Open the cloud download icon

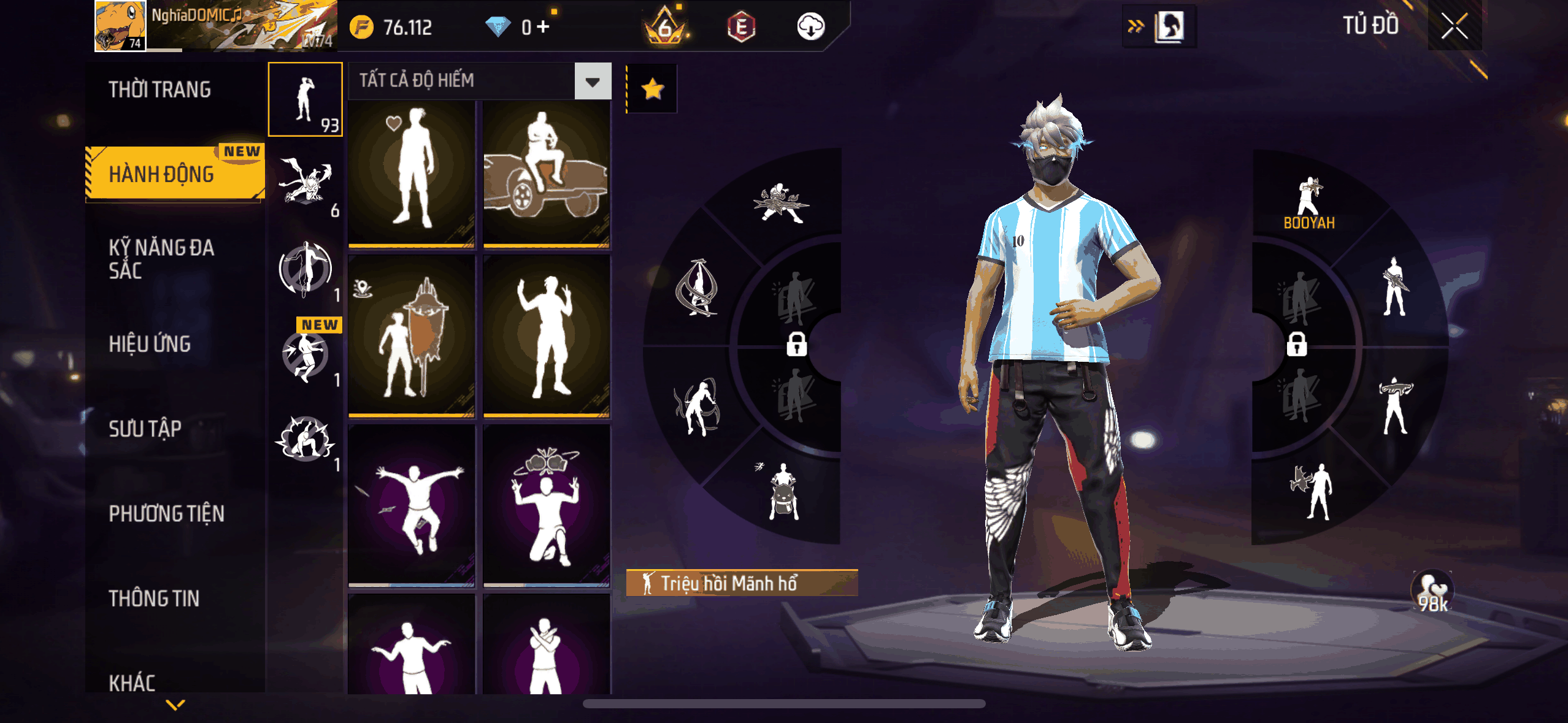pyautogui.click(x=810, y=27)
